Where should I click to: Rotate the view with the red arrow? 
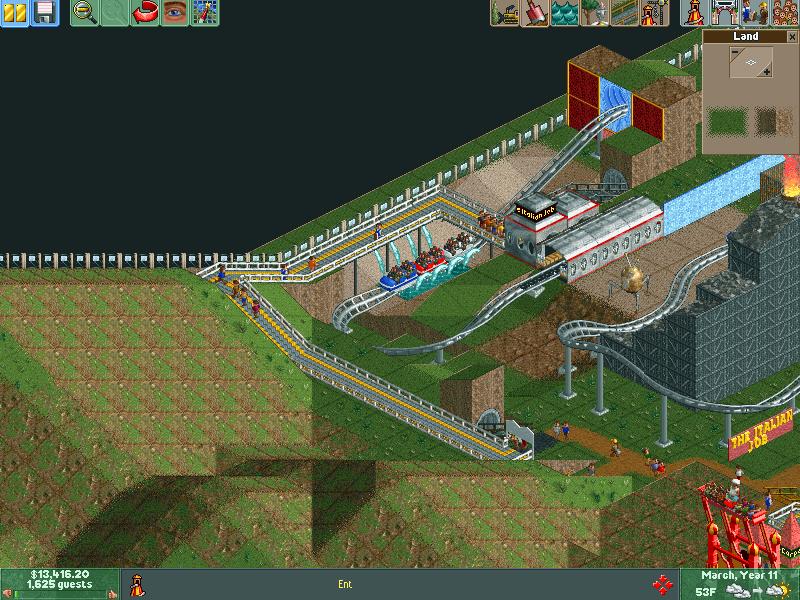click(145, 13)
